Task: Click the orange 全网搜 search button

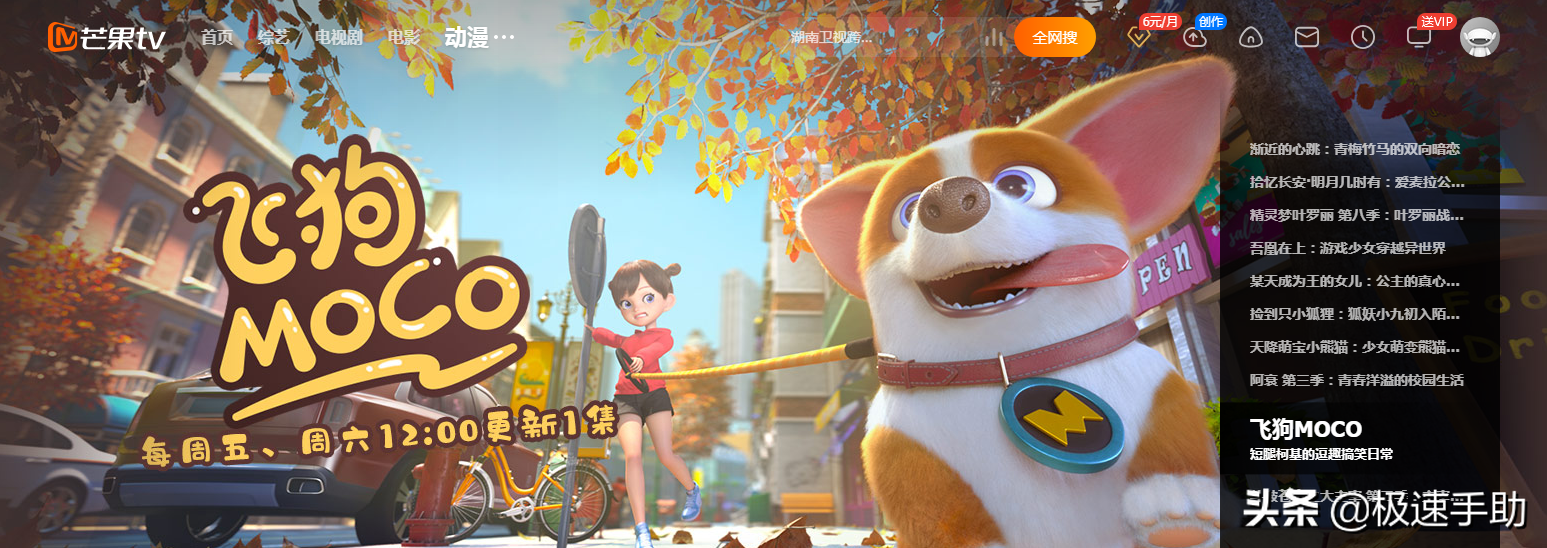Action: pyautogui.click(x=1054, y=38)
